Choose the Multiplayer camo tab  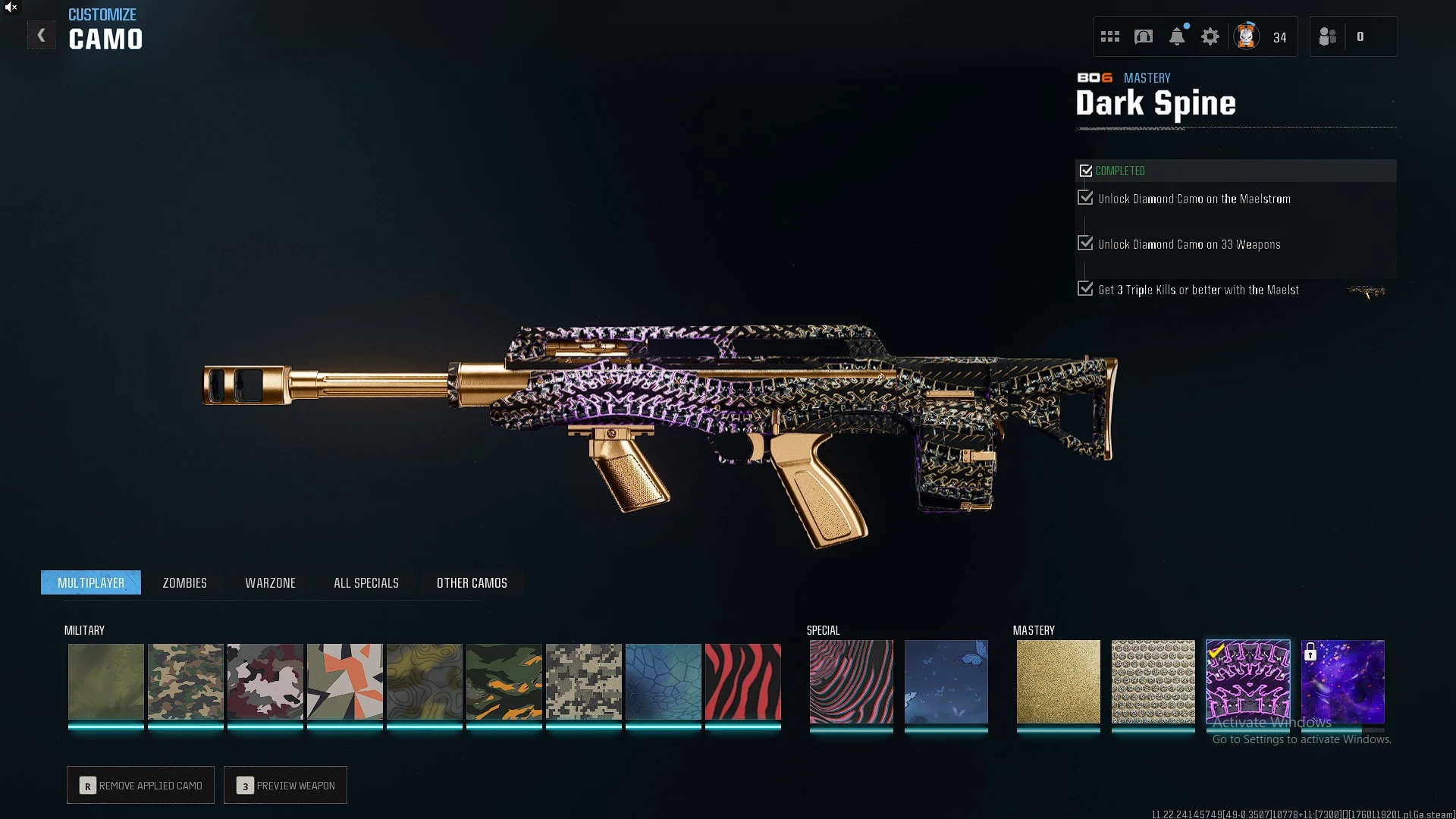click(91, 582)
